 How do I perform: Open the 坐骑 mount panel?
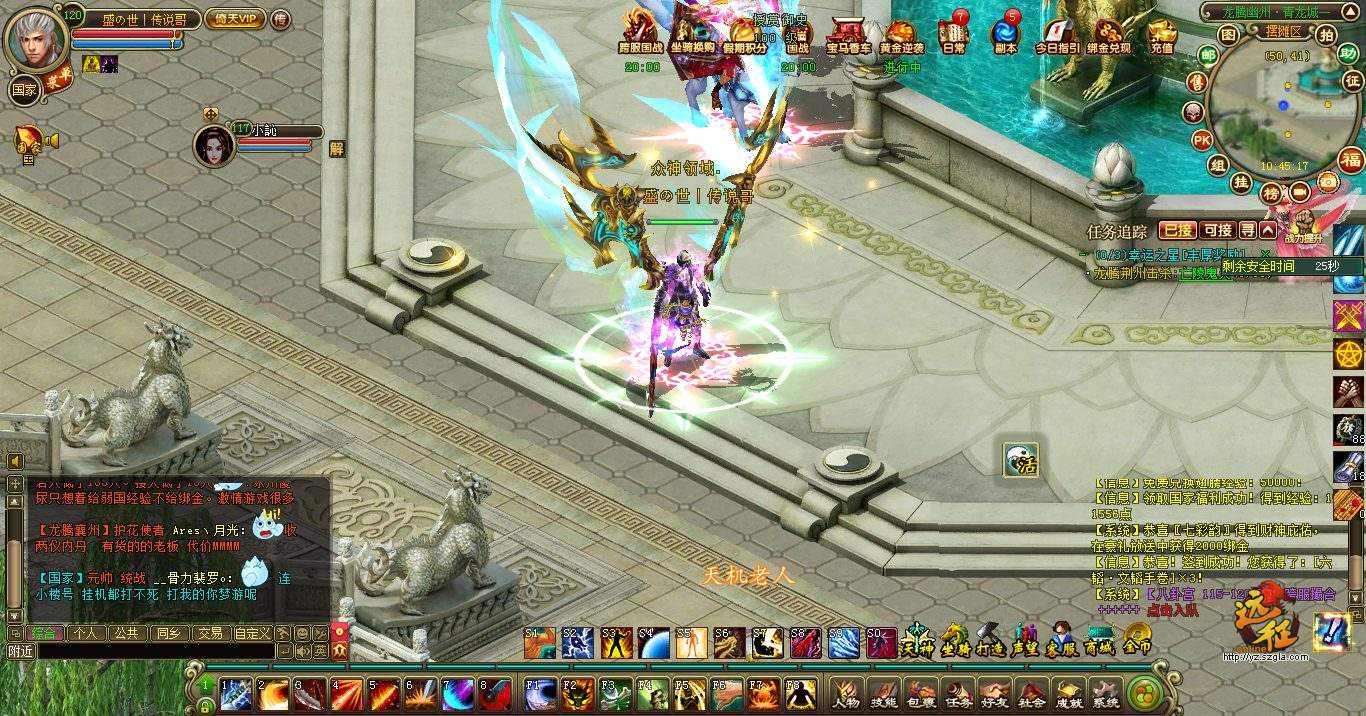click(955, 640)
